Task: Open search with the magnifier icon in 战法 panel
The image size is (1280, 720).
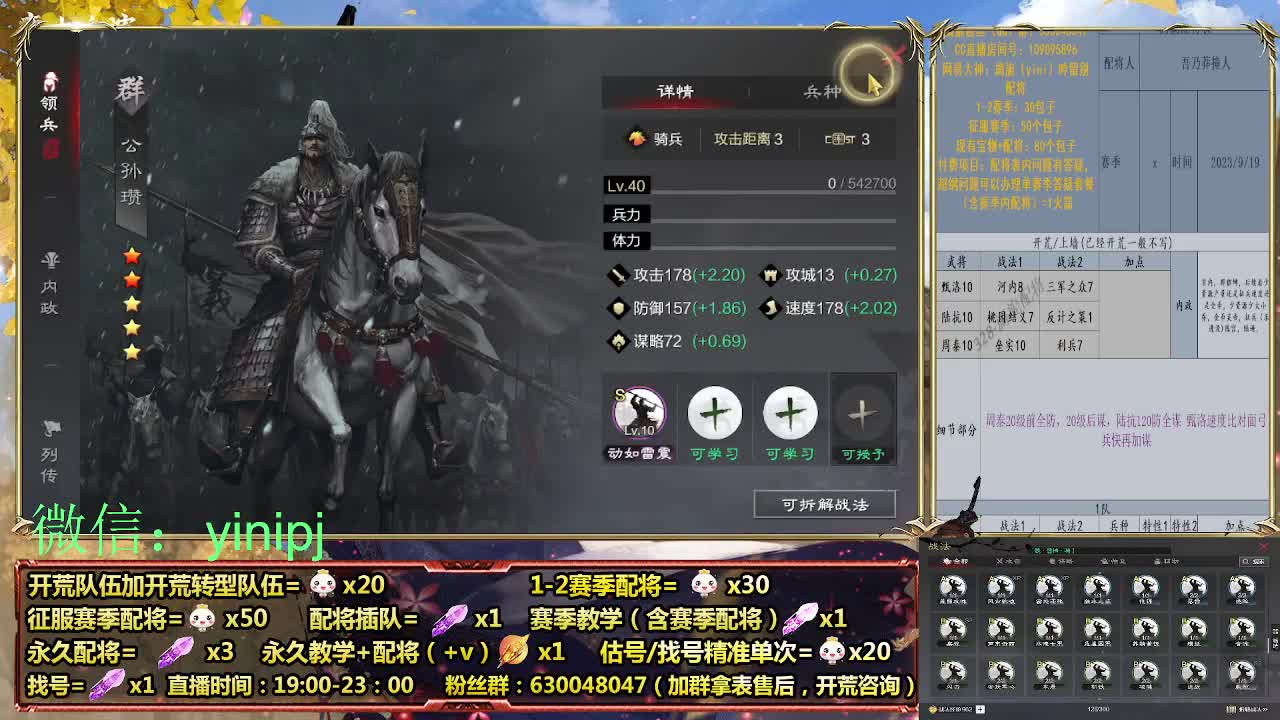Action: coord(1247,561)
